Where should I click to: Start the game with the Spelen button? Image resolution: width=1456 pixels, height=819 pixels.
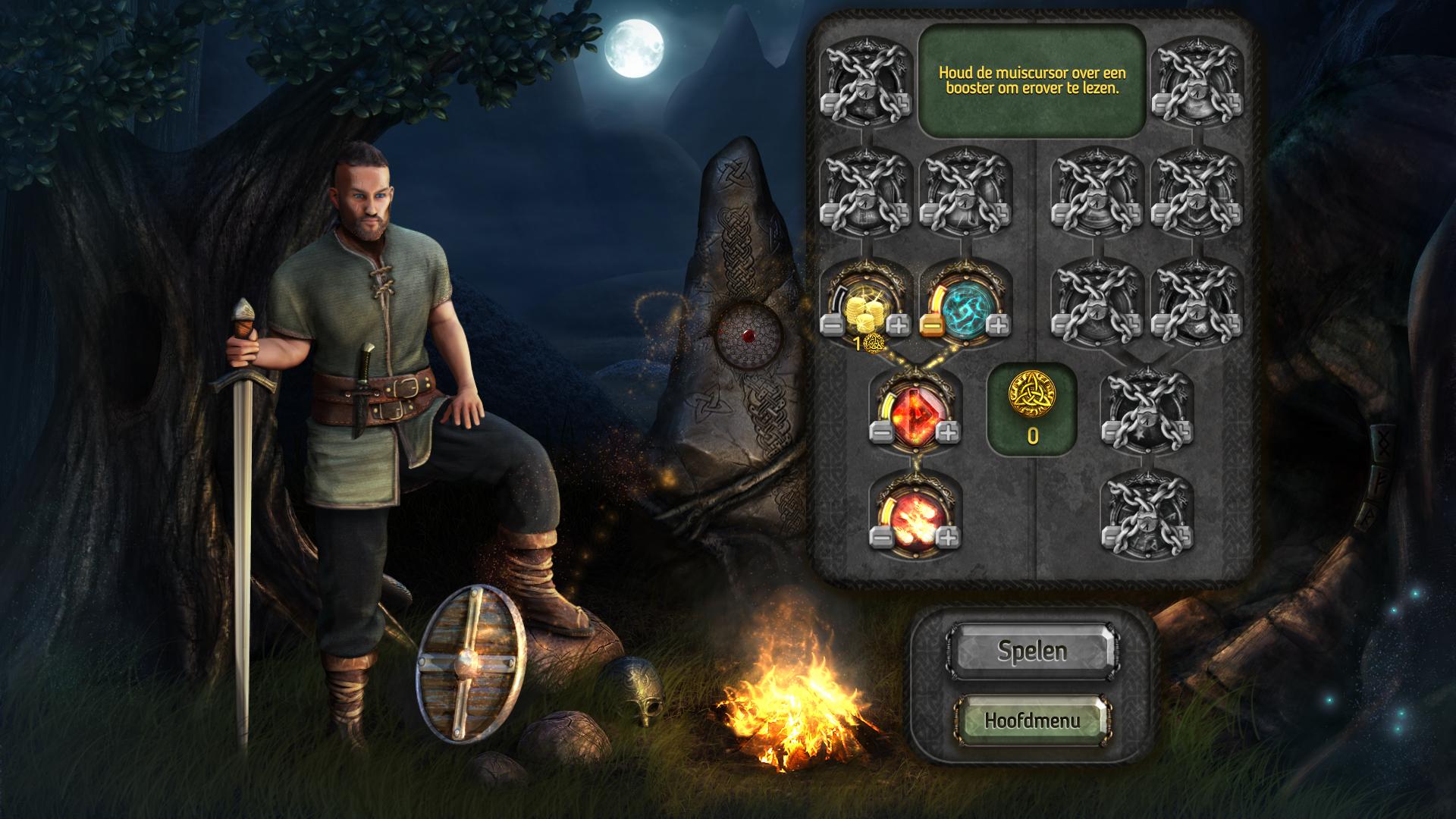point(1031,651)
